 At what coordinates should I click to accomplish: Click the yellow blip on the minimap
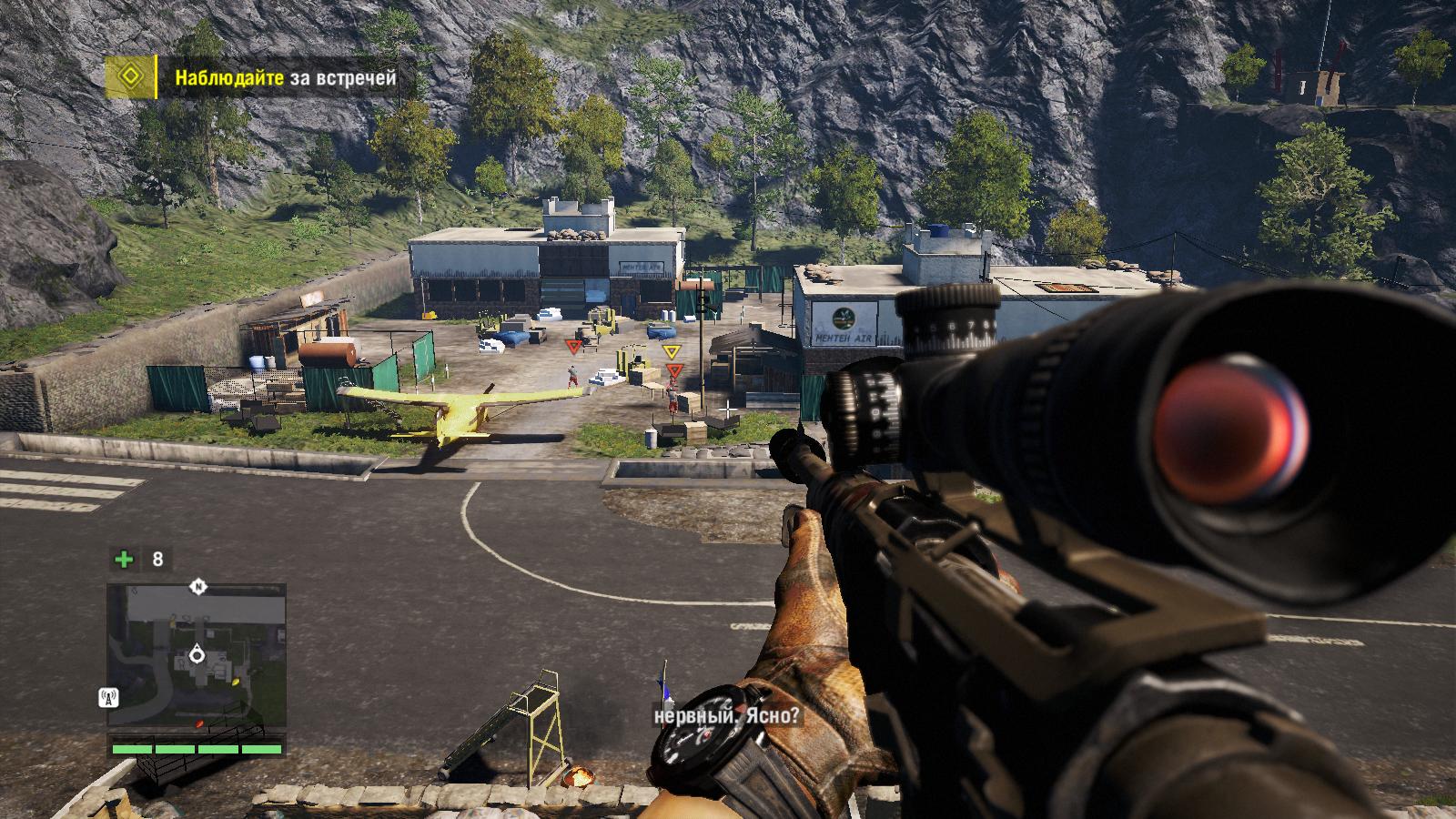[236, 680]
